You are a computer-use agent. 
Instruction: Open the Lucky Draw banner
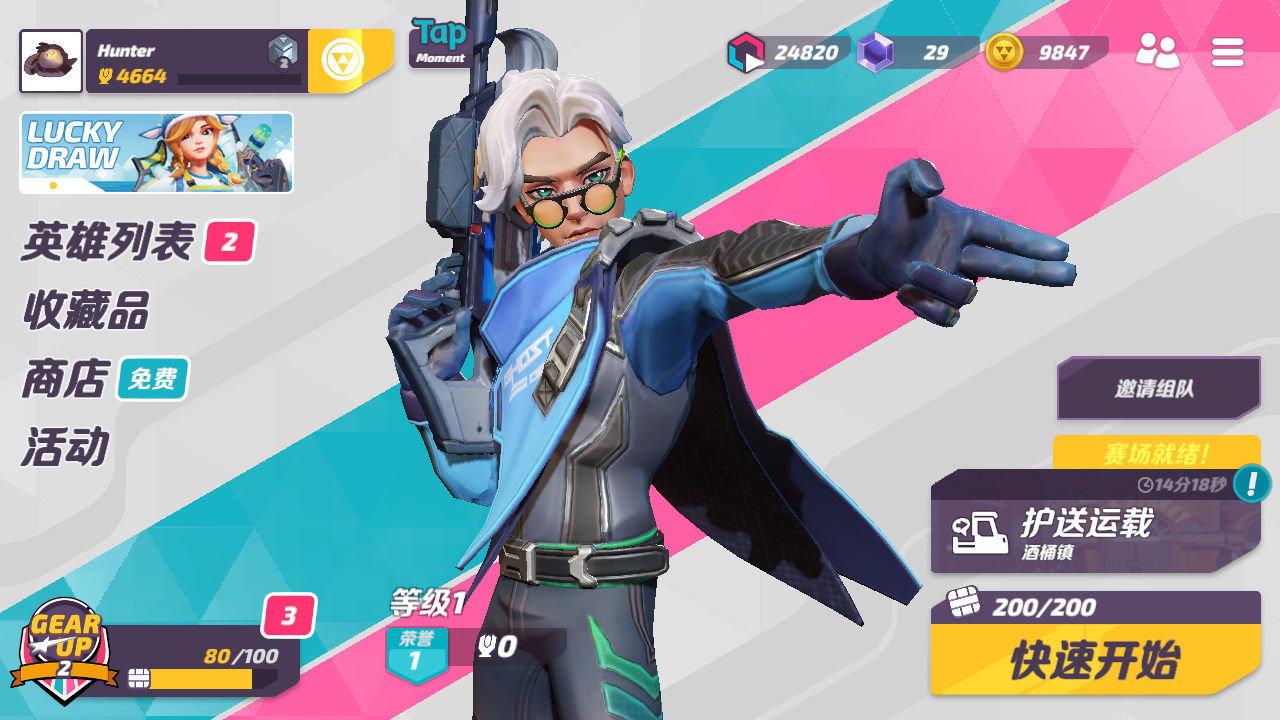(x=156, y=152)
